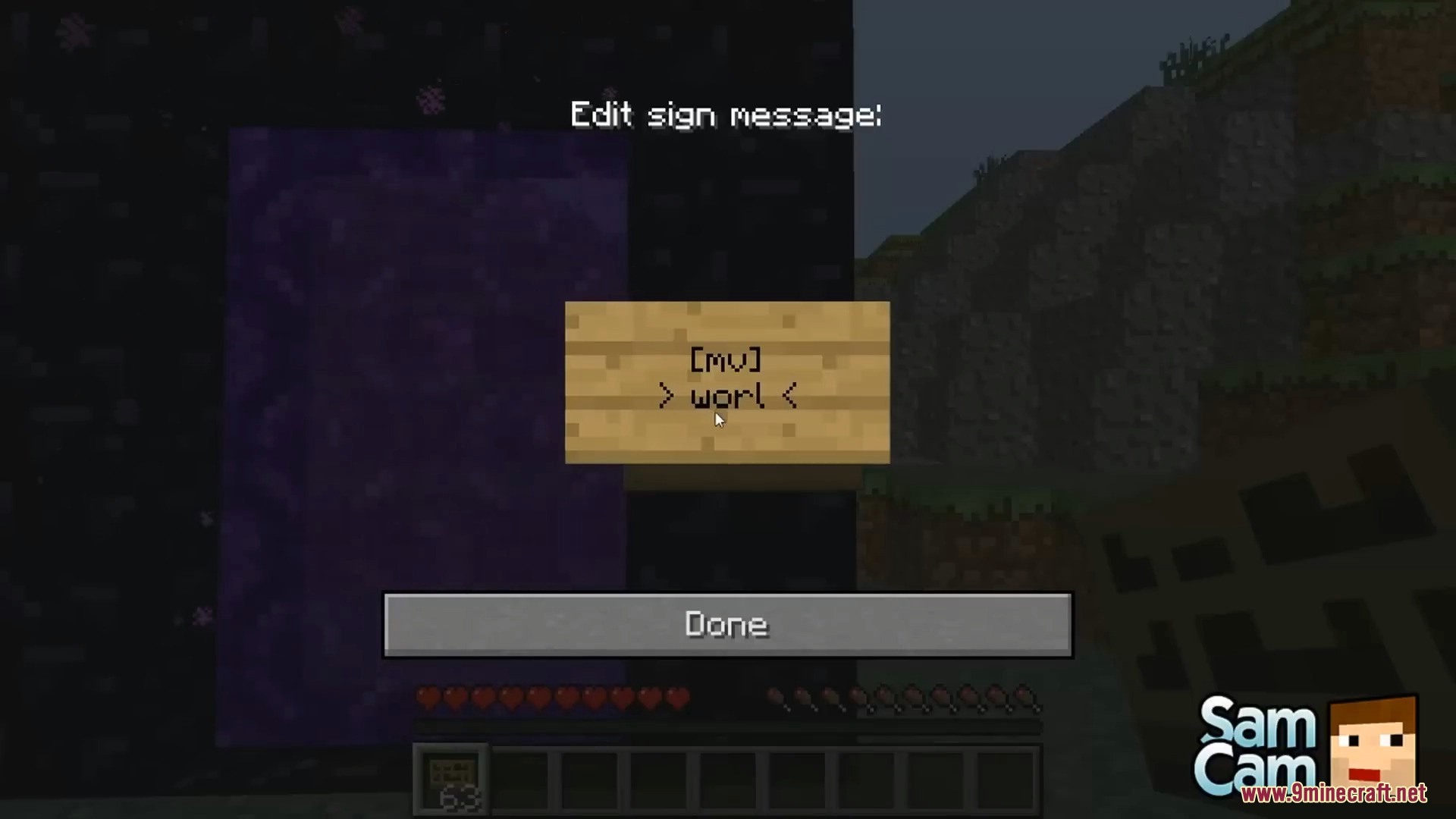Click the rightmost heart of the health bar
Image resolution: width=1456 pixels, height=819 pixels.
tap(677, 698)
